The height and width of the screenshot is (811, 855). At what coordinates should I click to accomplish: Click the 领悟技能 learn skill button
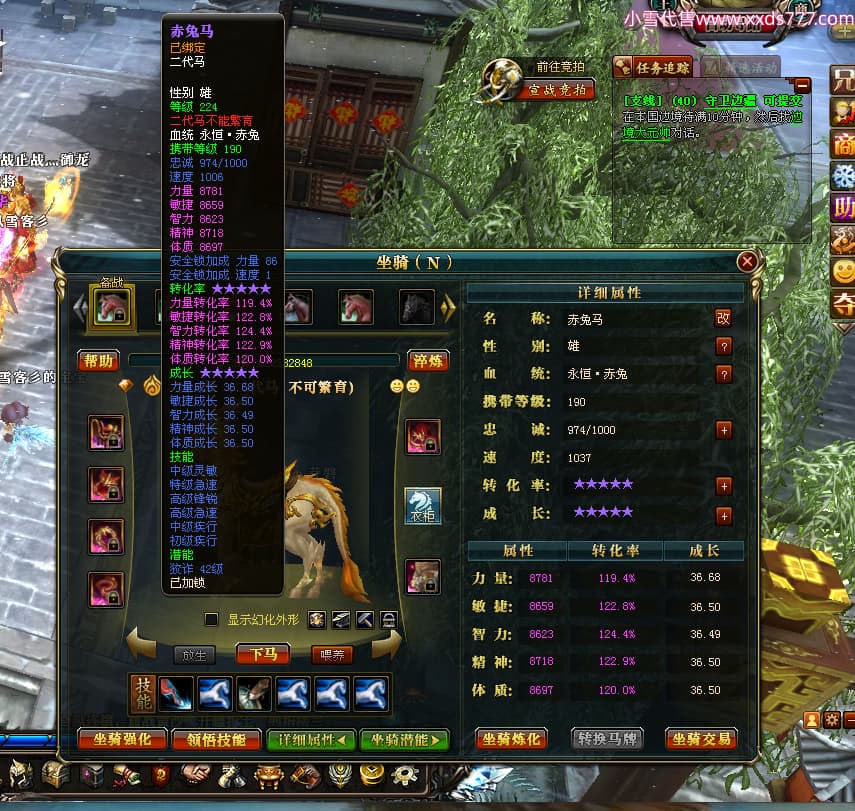pos(210,740)
